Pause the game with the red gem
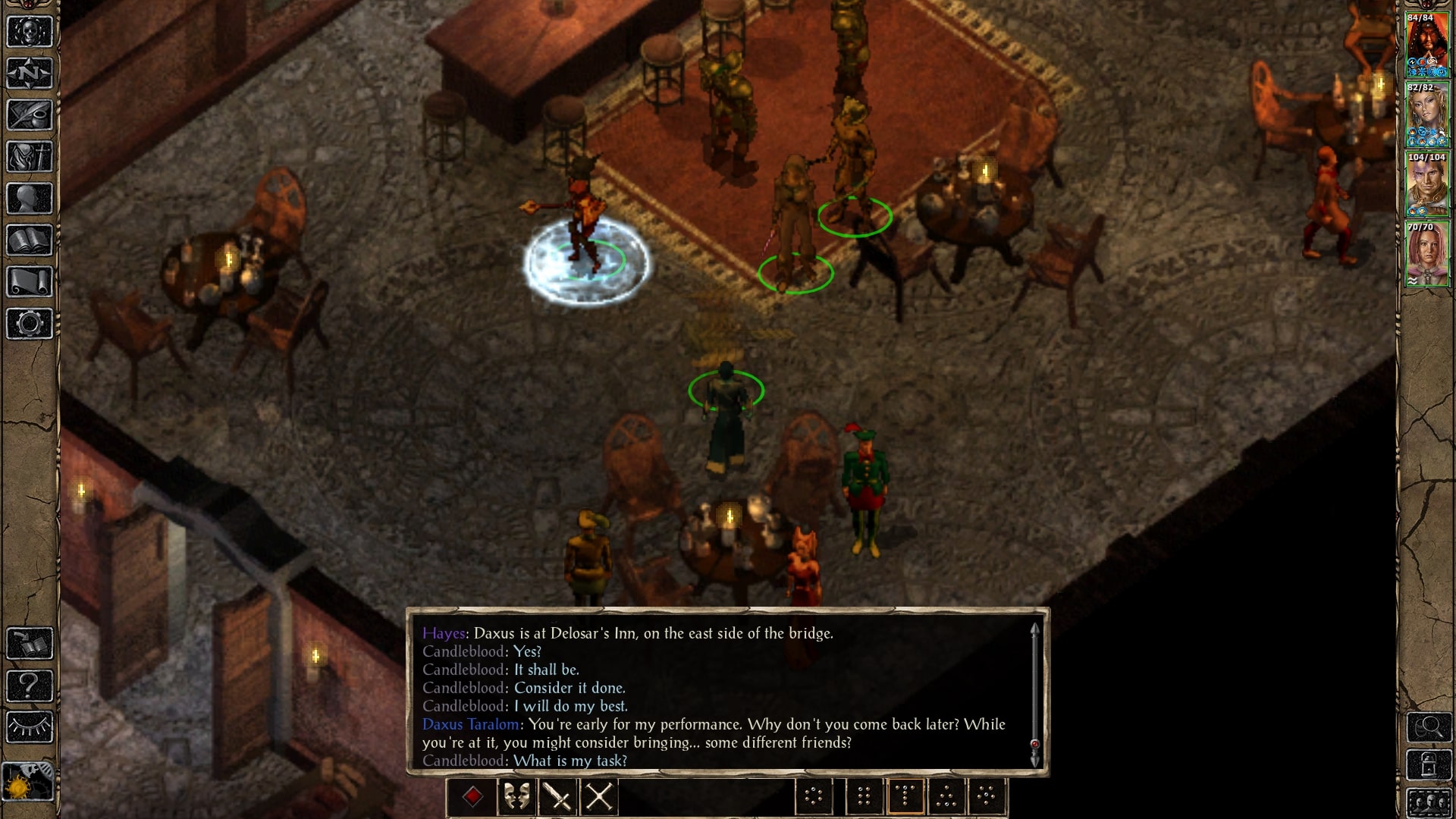This screenshot has width=1456, height=819. (x=472, y=797)
